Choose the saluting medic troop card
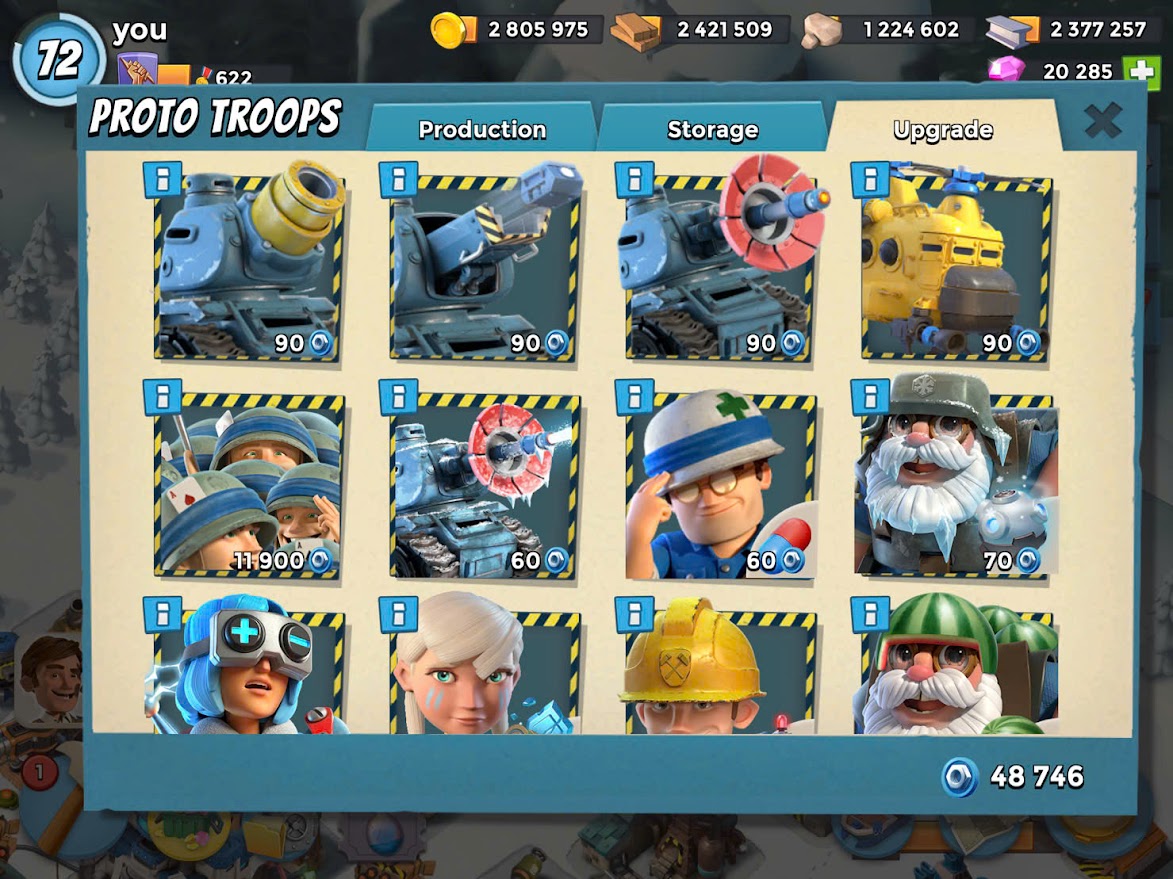The height and width of the screenshot is (879, 1173). (720, 486)
